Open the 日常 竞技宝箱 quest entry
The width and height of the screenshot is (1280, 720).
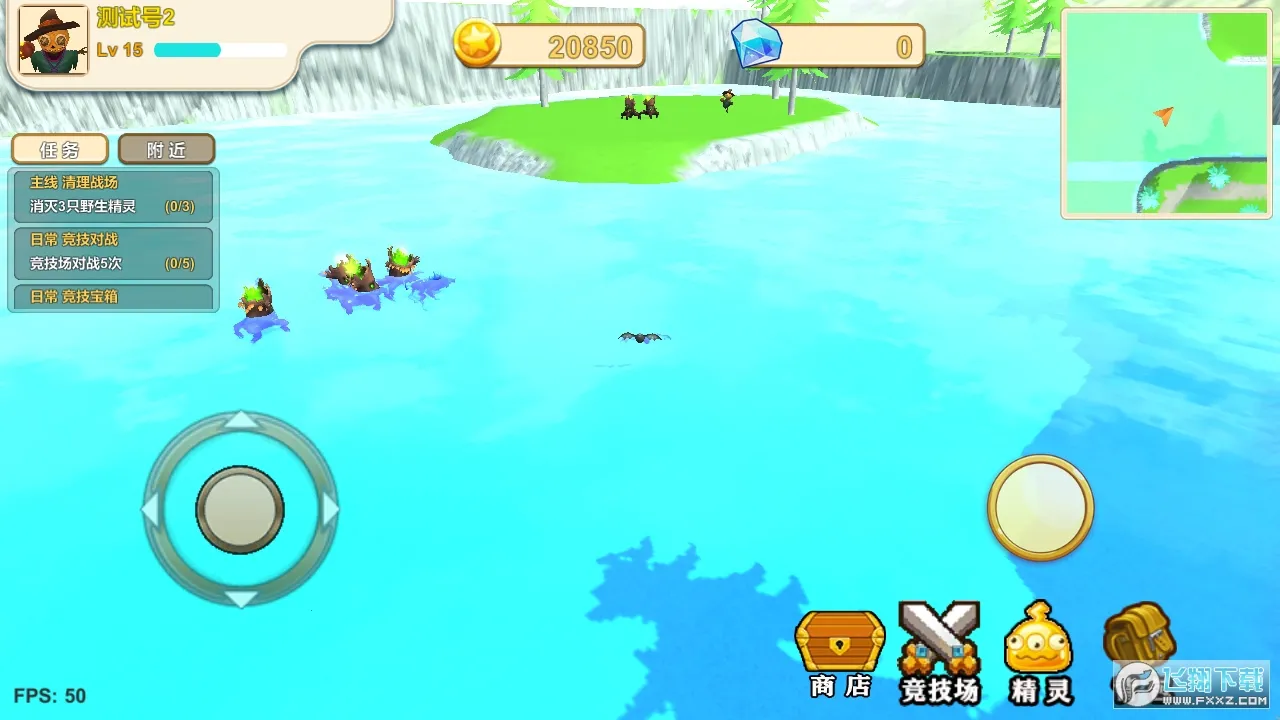112,297
